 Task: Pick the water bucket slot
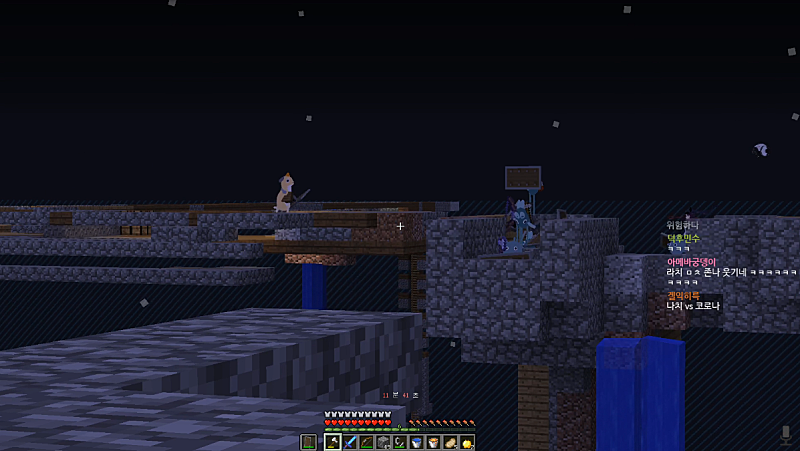click(x=416, y=442)
